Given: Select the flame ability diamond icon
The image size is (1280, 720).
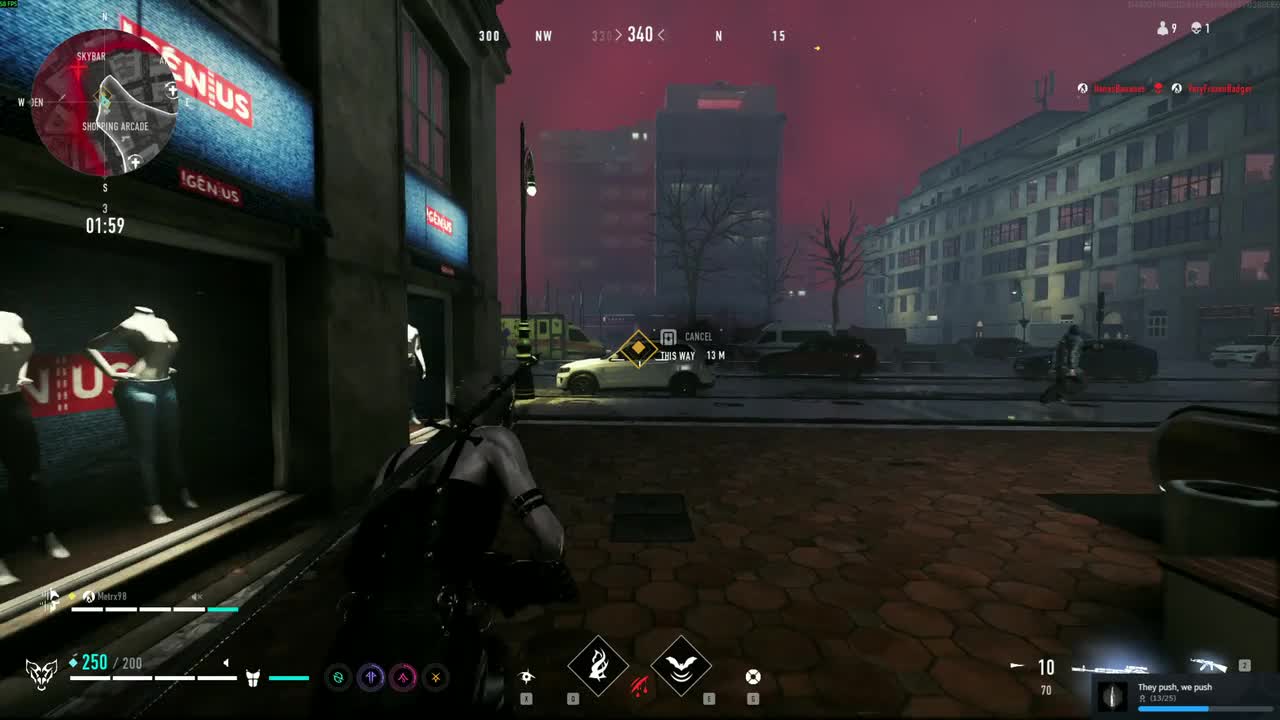Looking at the screenshot, I should point(598,665).
